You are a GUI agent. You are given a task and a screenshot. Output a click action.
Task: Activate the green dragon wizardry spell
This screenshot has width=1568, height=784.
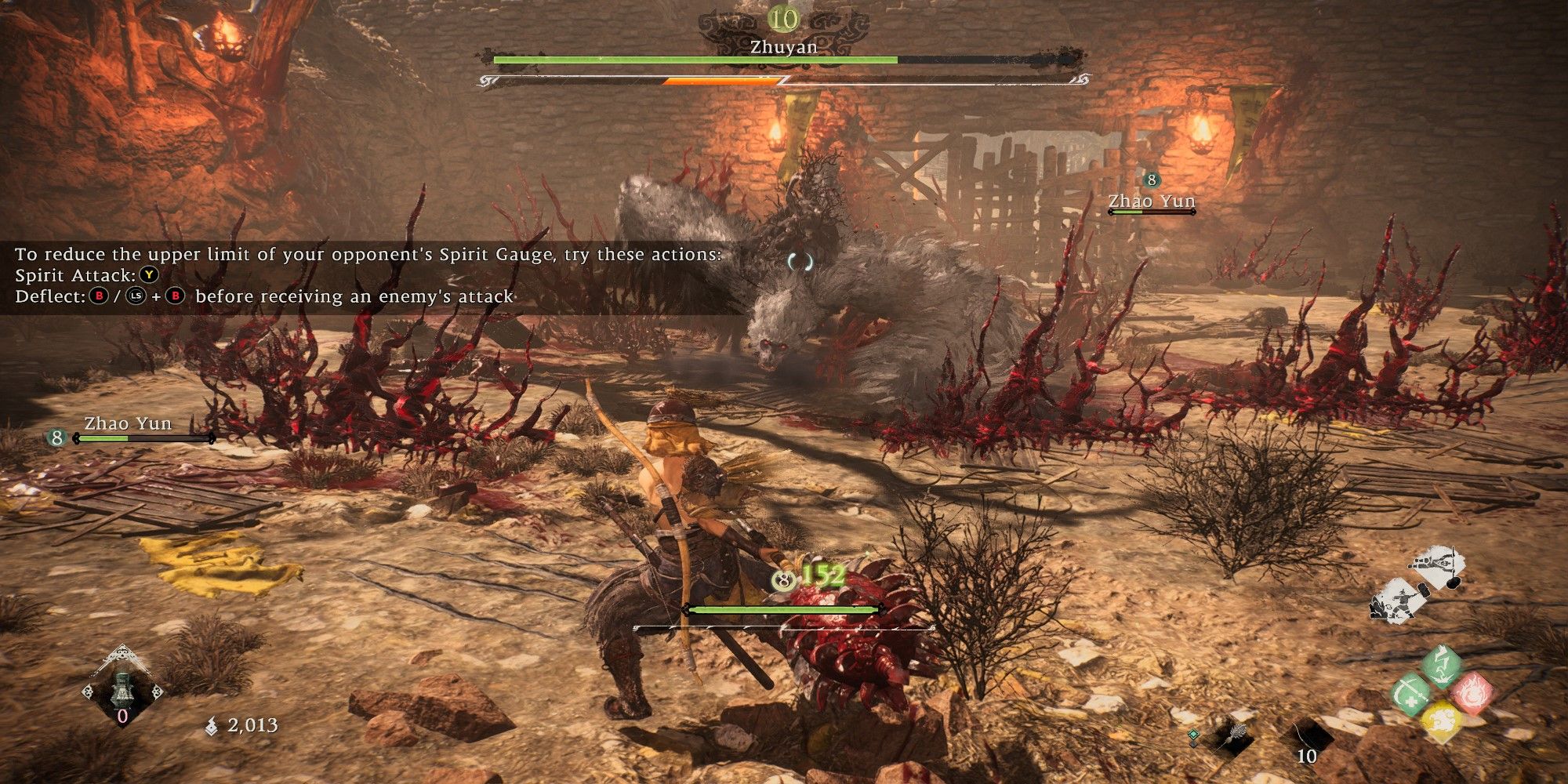pyautogui.click(x=1441, y=666)
